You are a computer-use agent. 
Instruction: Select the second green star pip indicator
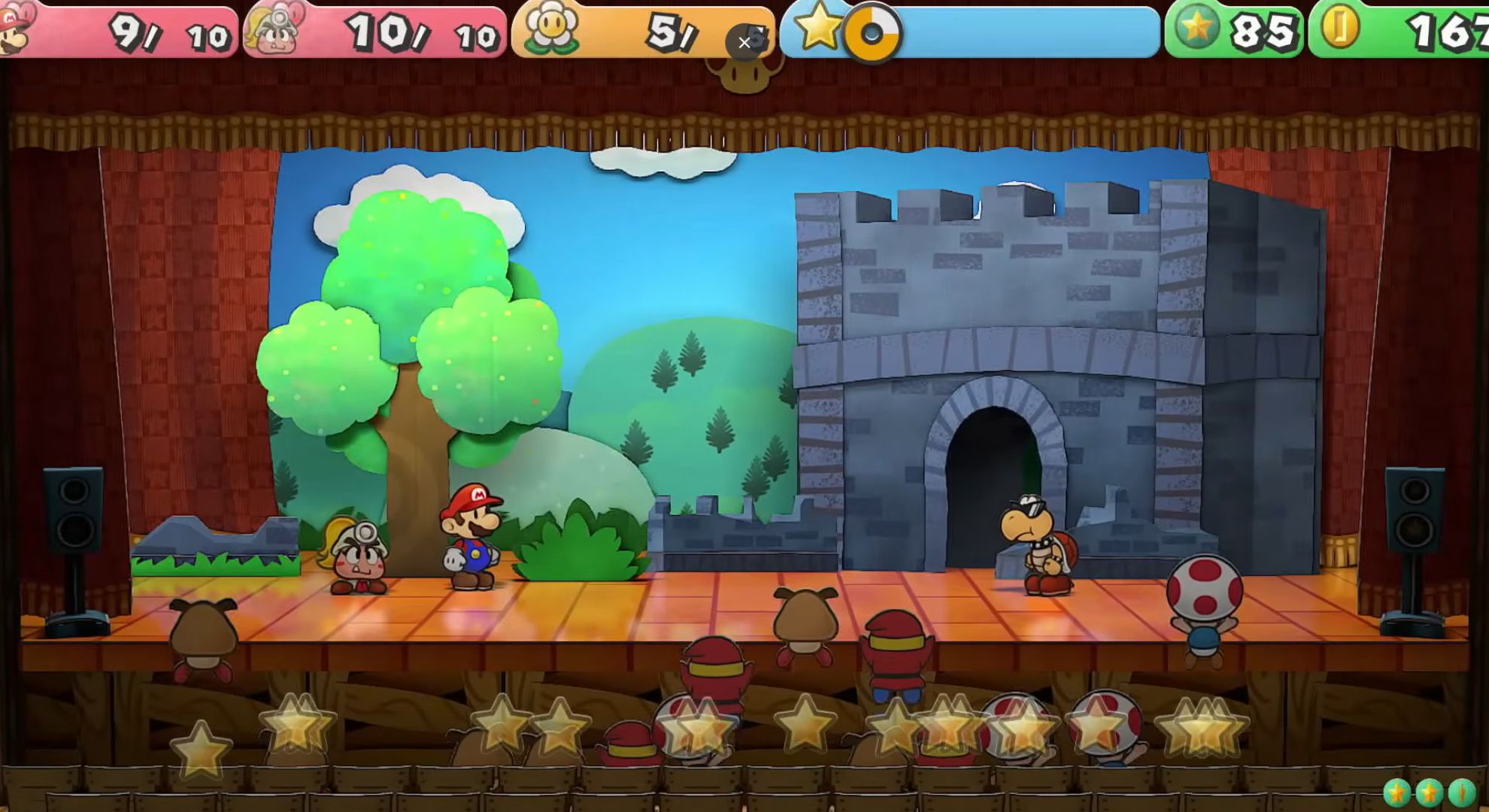[1429, 793]
